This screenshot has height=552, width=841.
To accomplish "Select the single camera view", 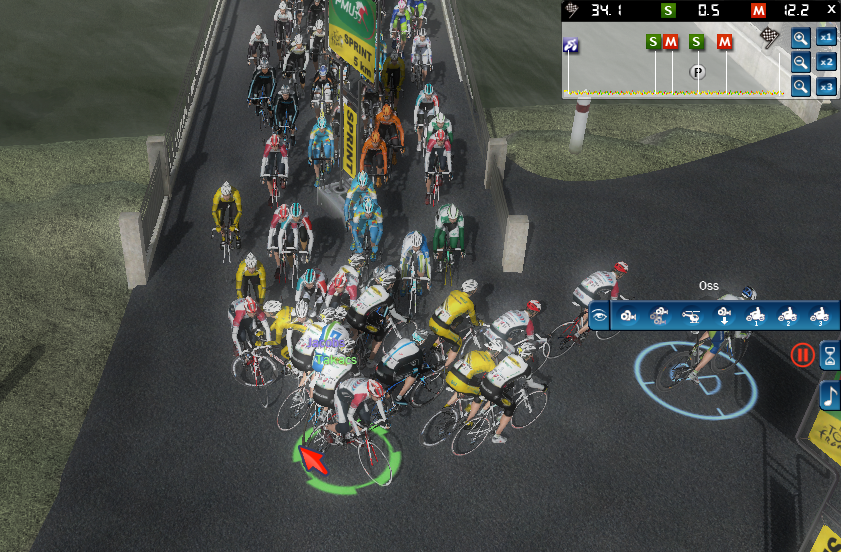I will [628, 317].
